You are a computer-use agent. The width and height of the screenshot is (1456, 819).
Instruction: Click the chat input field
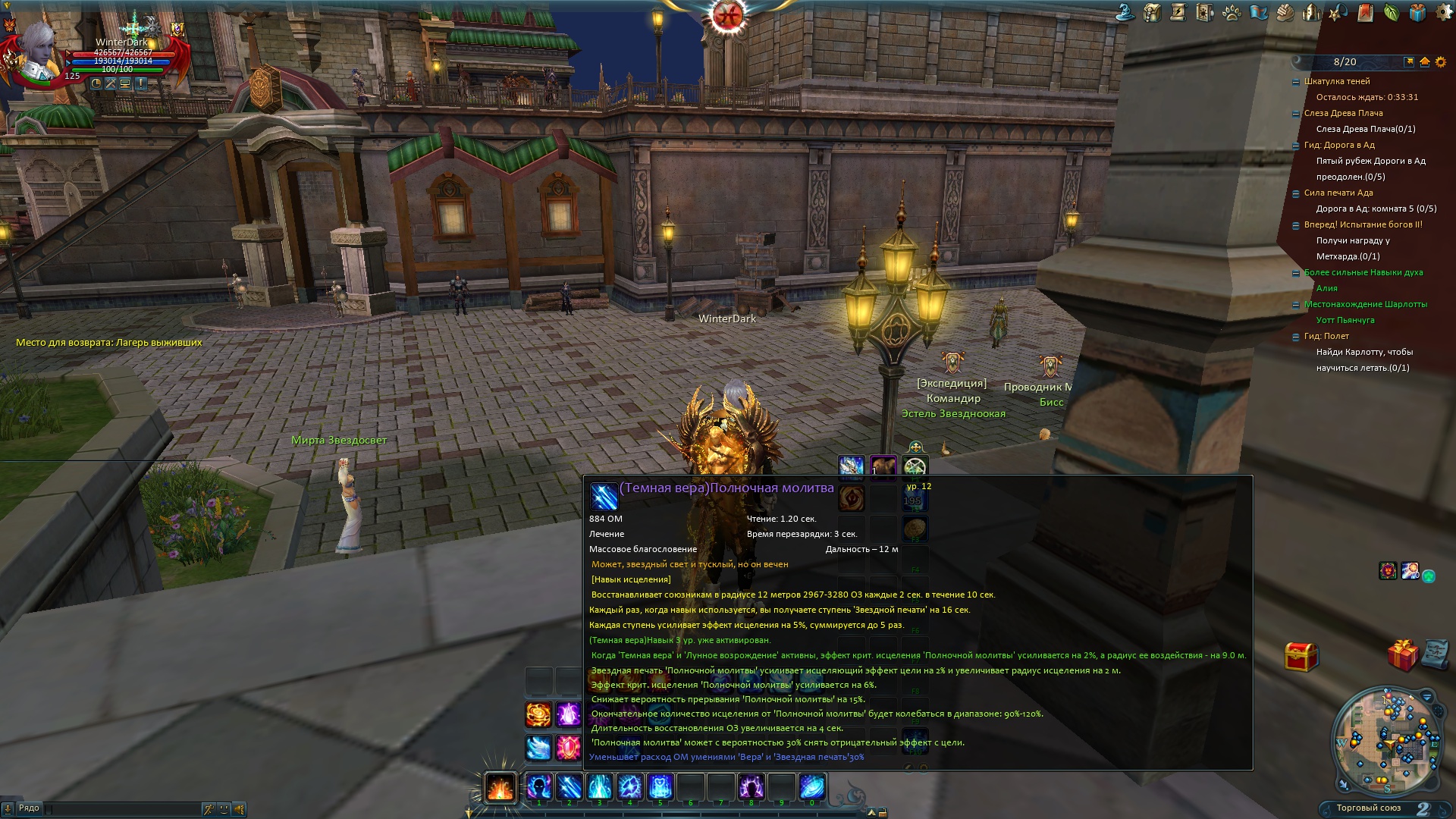(121, 809)
